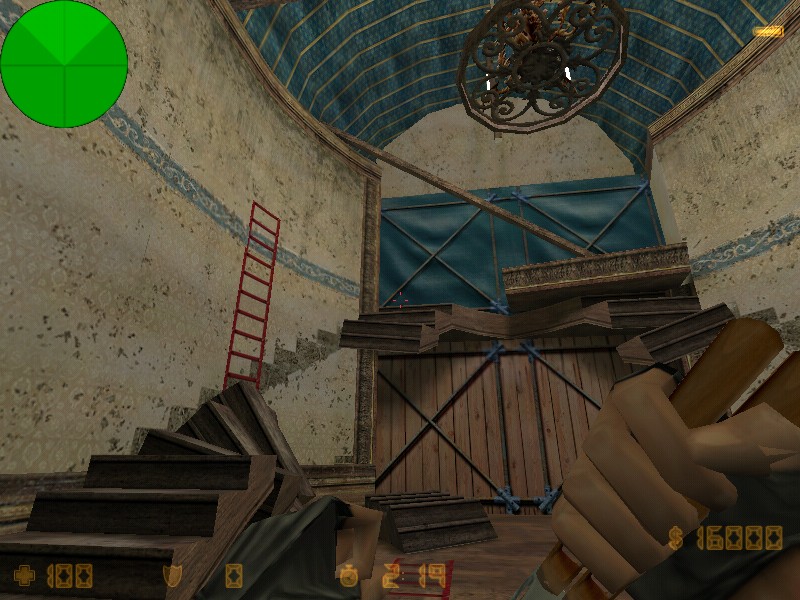Select the orange flashlight indicator icon
Image resolution: width=800 pixels, height=600 pixels.
(768, 32)
